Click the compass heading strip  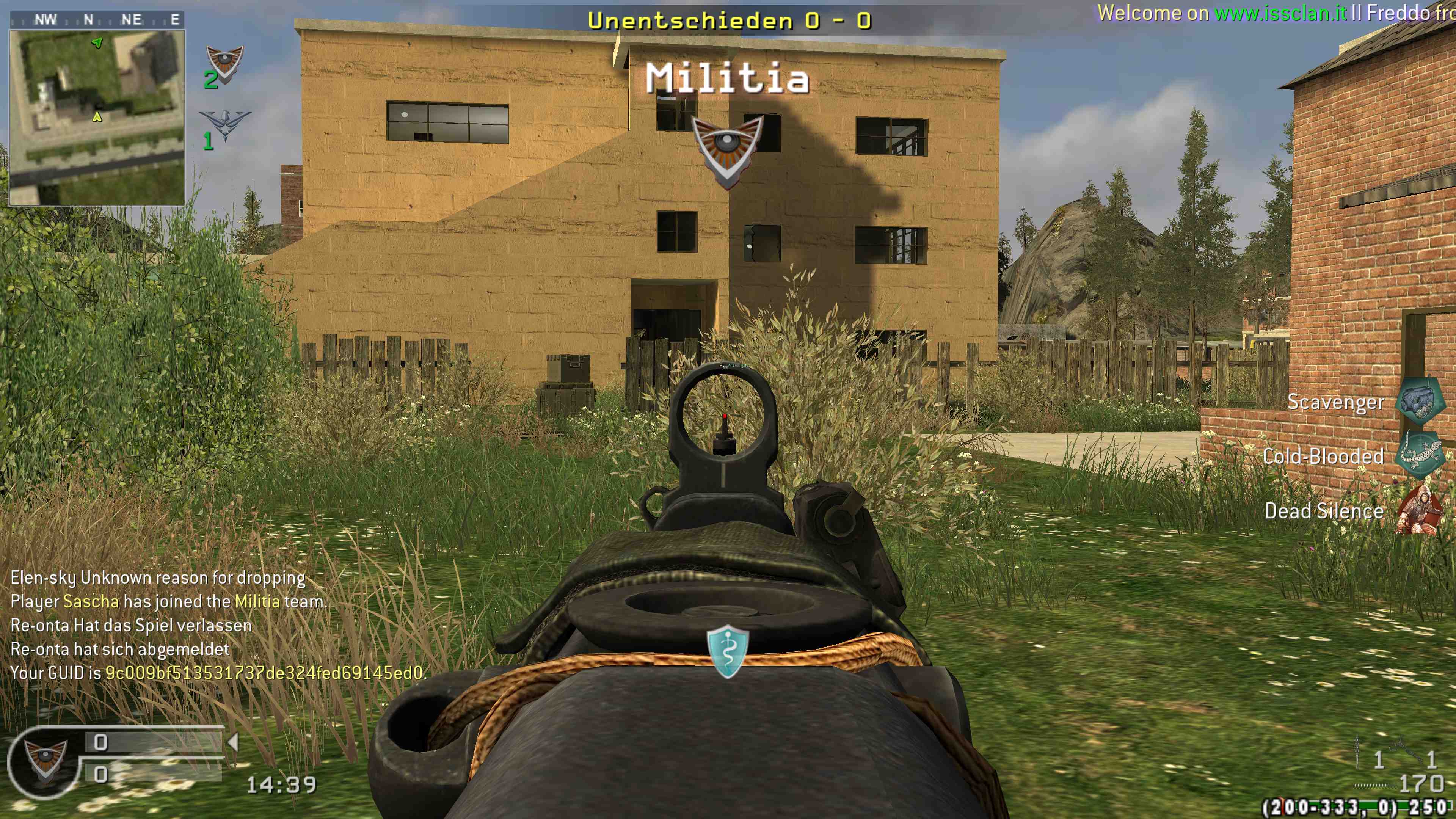[x=97, y=20]
